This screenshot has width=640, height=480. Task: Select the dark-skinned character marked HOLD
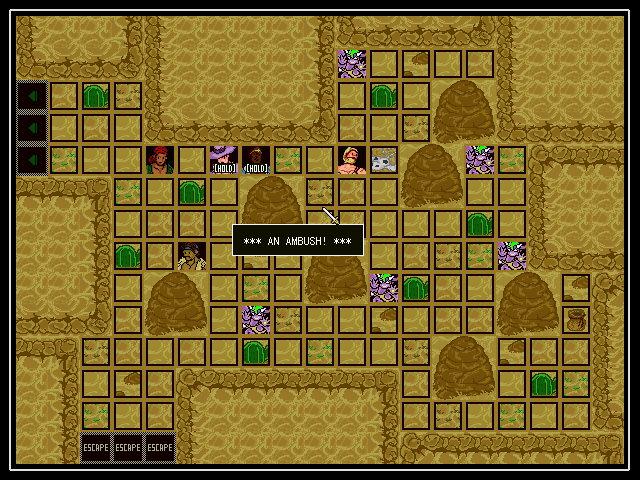tap(256, 160)
